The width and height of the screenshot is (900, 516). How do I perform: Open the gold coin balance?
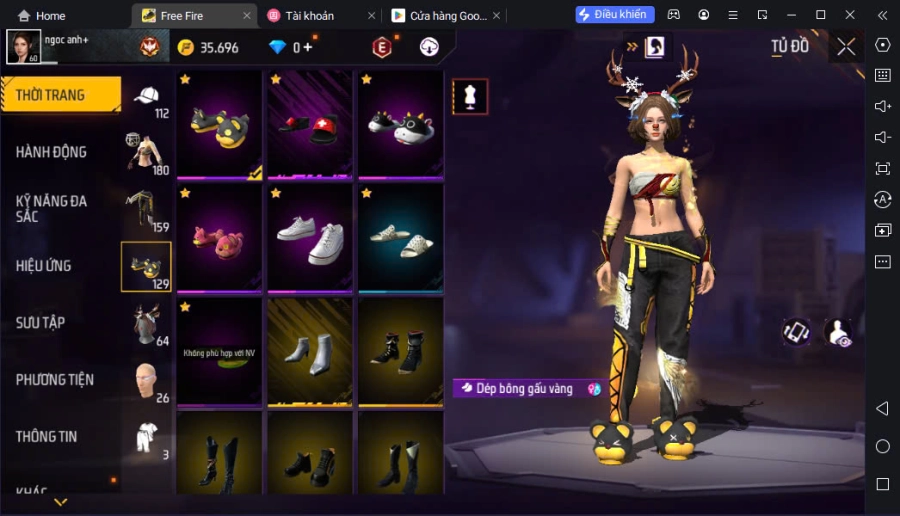[x=208, y=47]
